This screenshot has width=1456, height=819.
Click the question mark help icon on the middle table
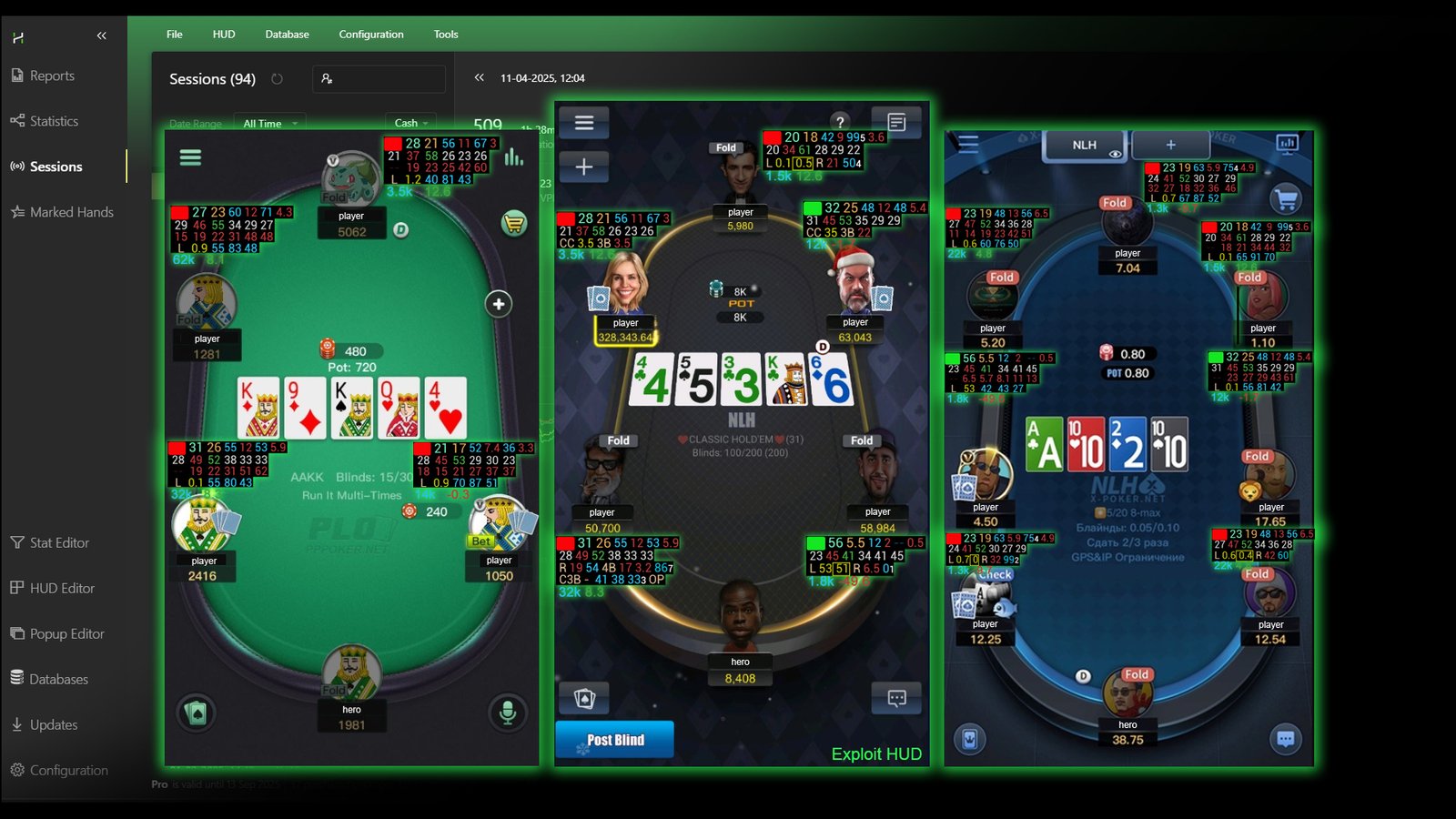tap(840, 123)
